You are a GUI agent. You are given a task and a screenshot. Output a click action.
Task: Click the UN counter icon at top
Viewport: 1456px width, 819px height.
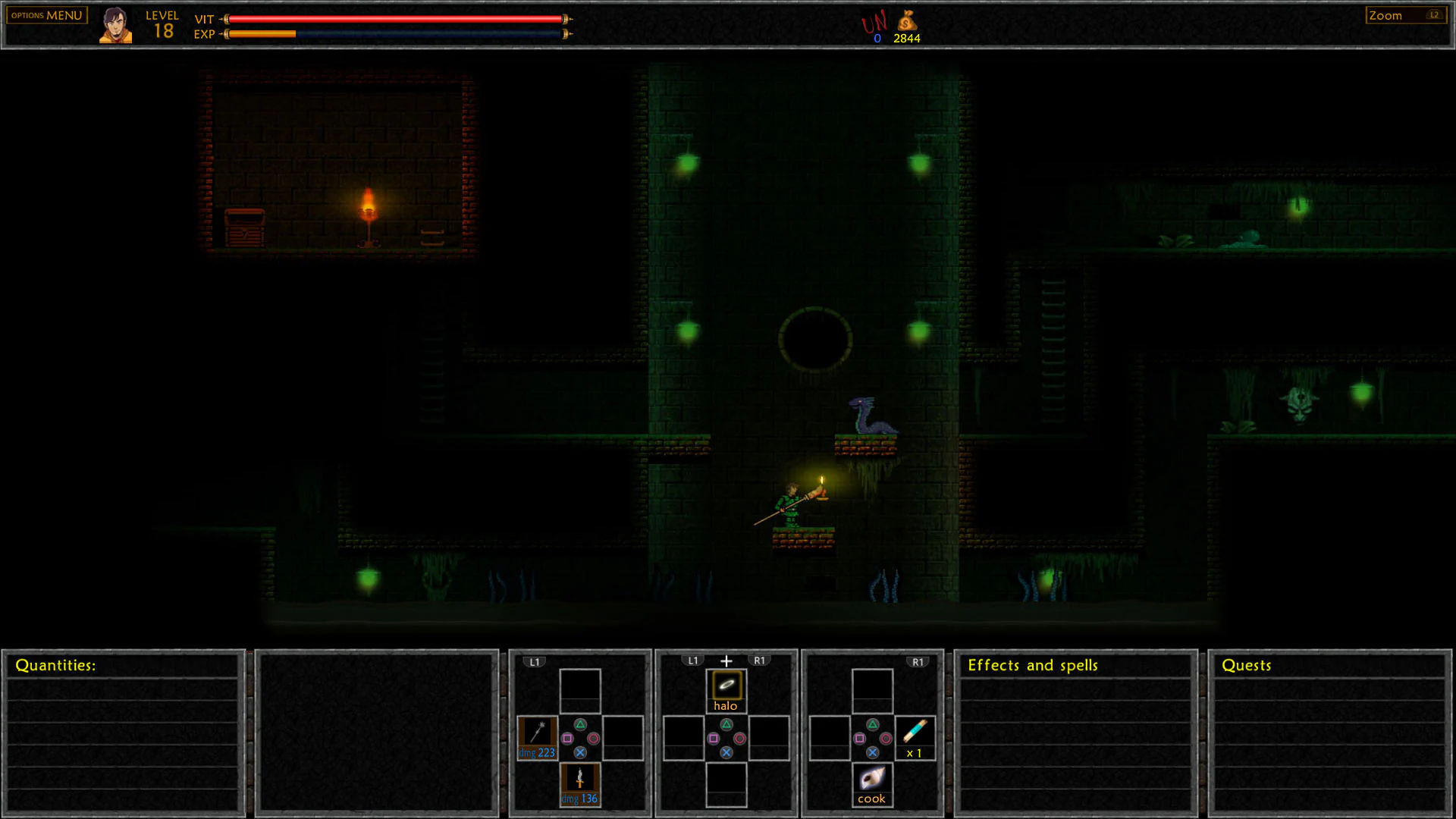coord(874,25)
